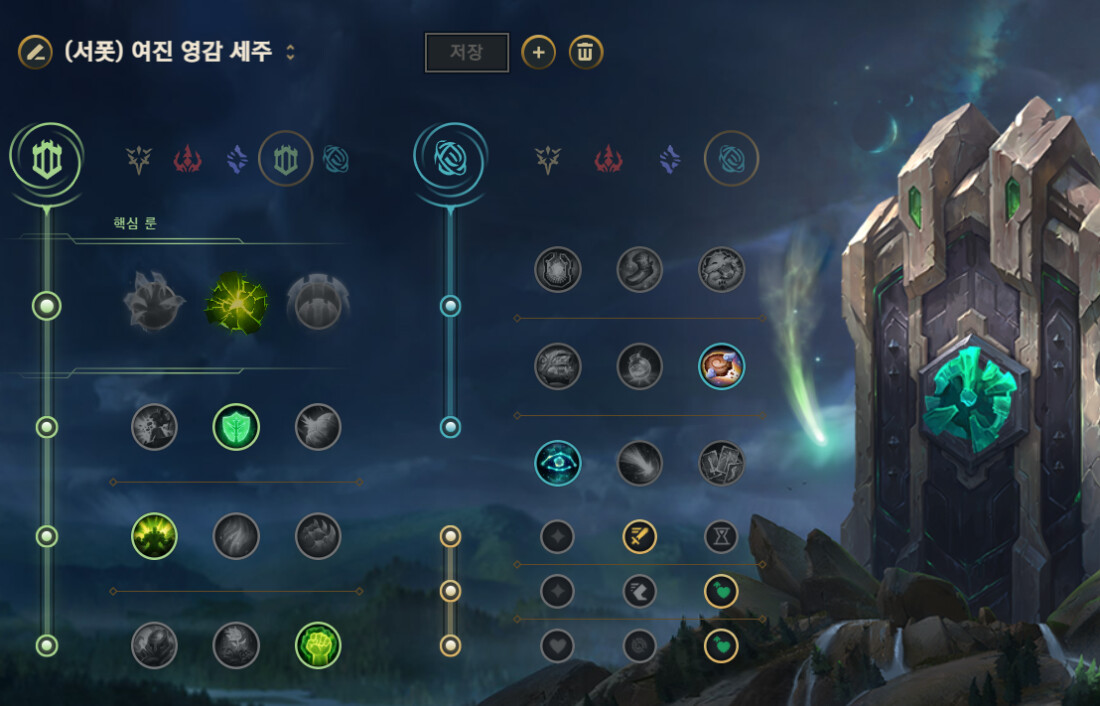
Task: Save the rune page with the 저장 button
Action: coord(467,53)
